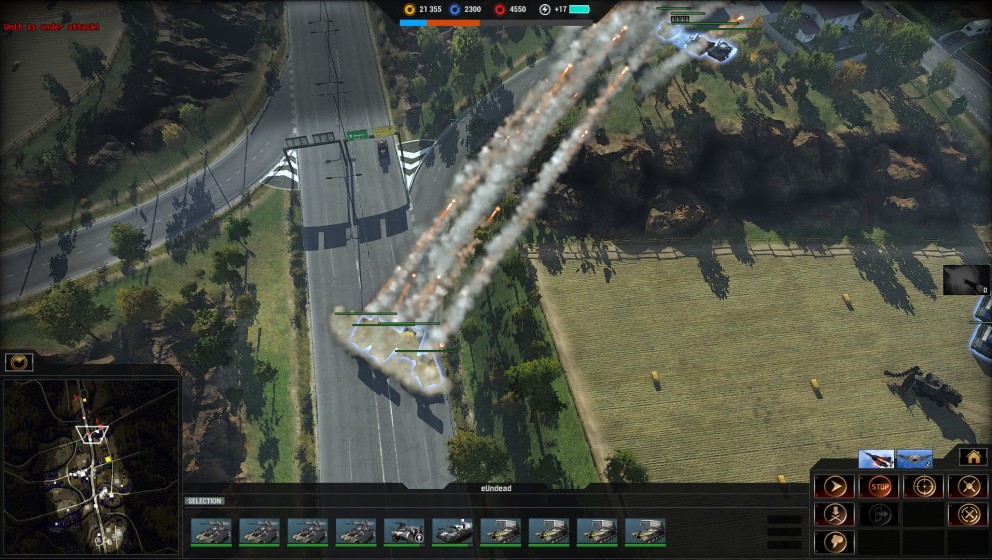The height and width of the screenshot is (560, 992).
Task: Select the fighter jet air support card
Action: (x=876, y=459)
